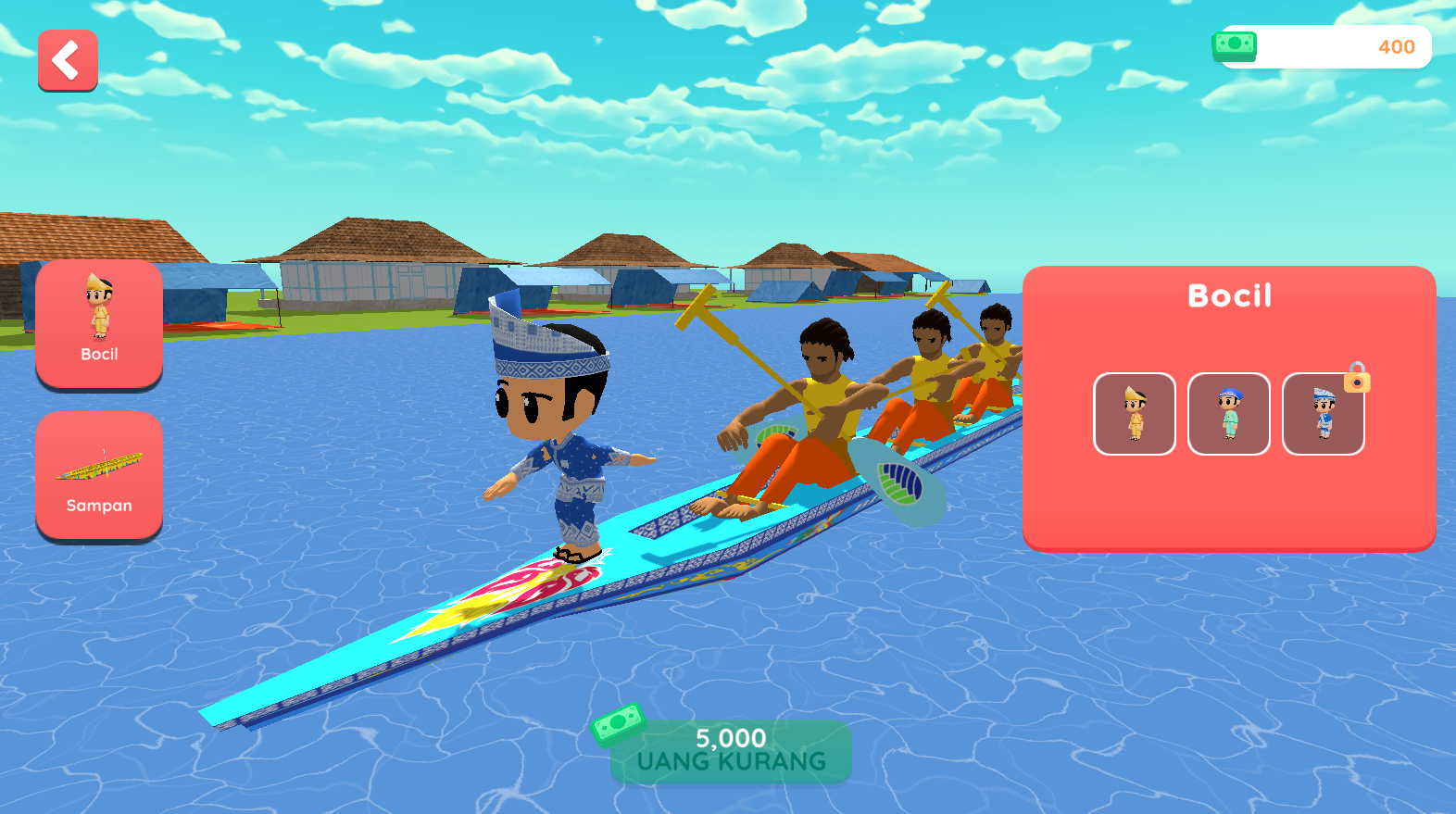The width and height of the screenshot is (1456, 814).
Task: Open the yellow traditional outfit thumbnail
Action: pyautogui.click(x=1135, y=413)
